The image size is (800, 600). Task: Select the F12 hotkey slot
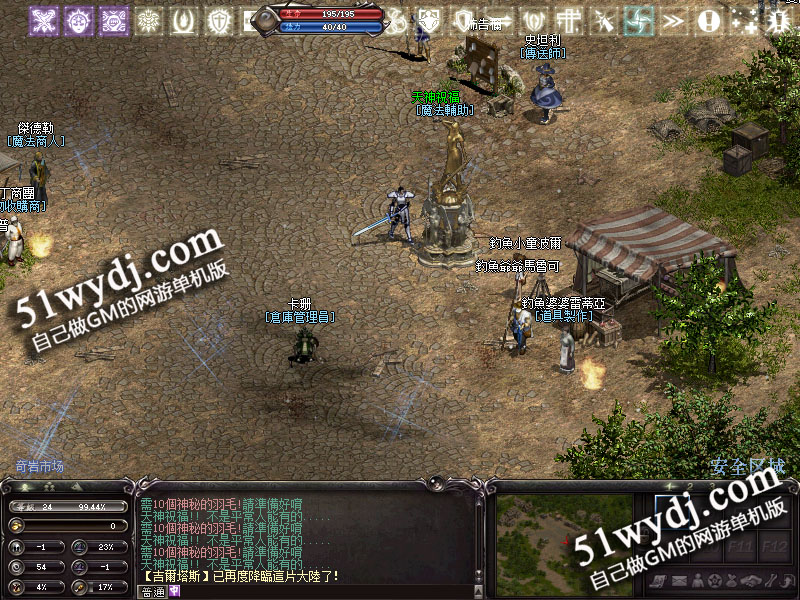point(773,546)
